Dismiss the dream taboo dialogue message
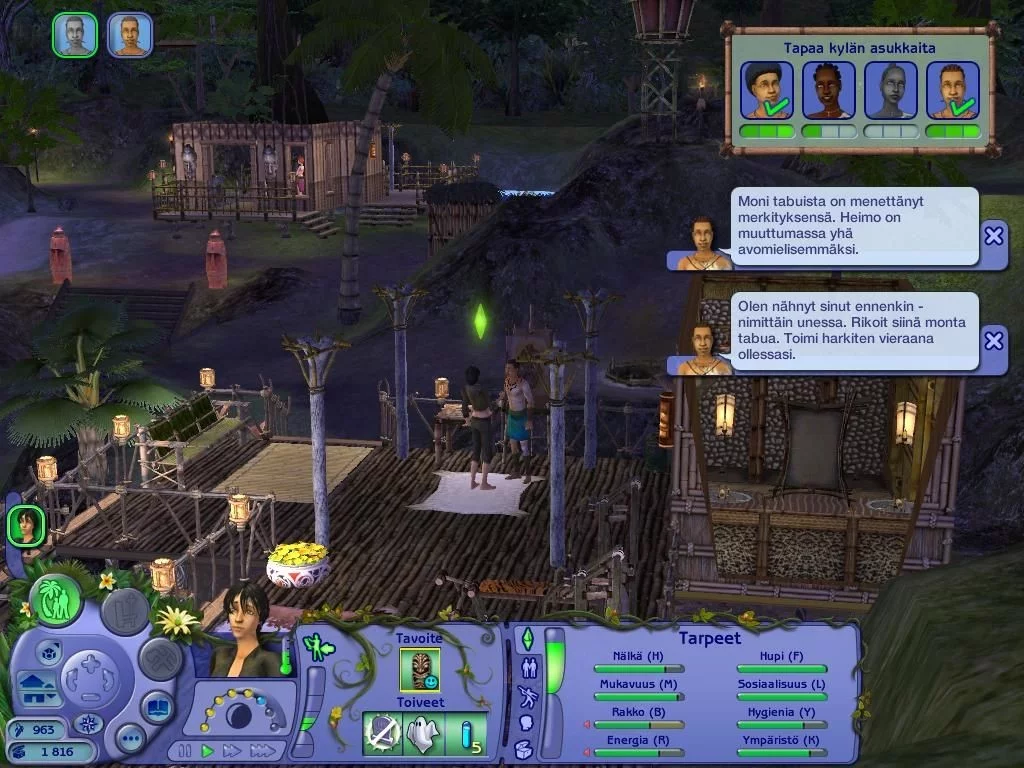Screen dimensions: 1024x768 [993, 340]
